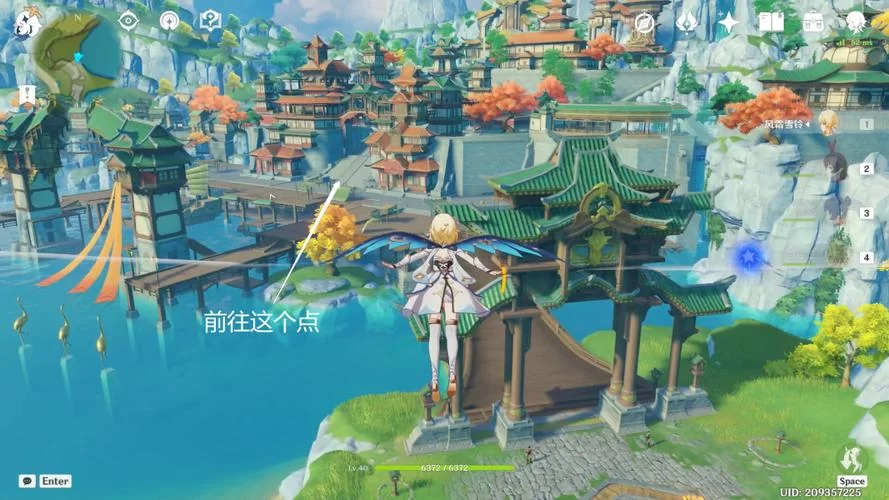Screen dimensions: 889x500
Task: Open the Battle Pass winged icon
Action: click(x=687, y=22)
